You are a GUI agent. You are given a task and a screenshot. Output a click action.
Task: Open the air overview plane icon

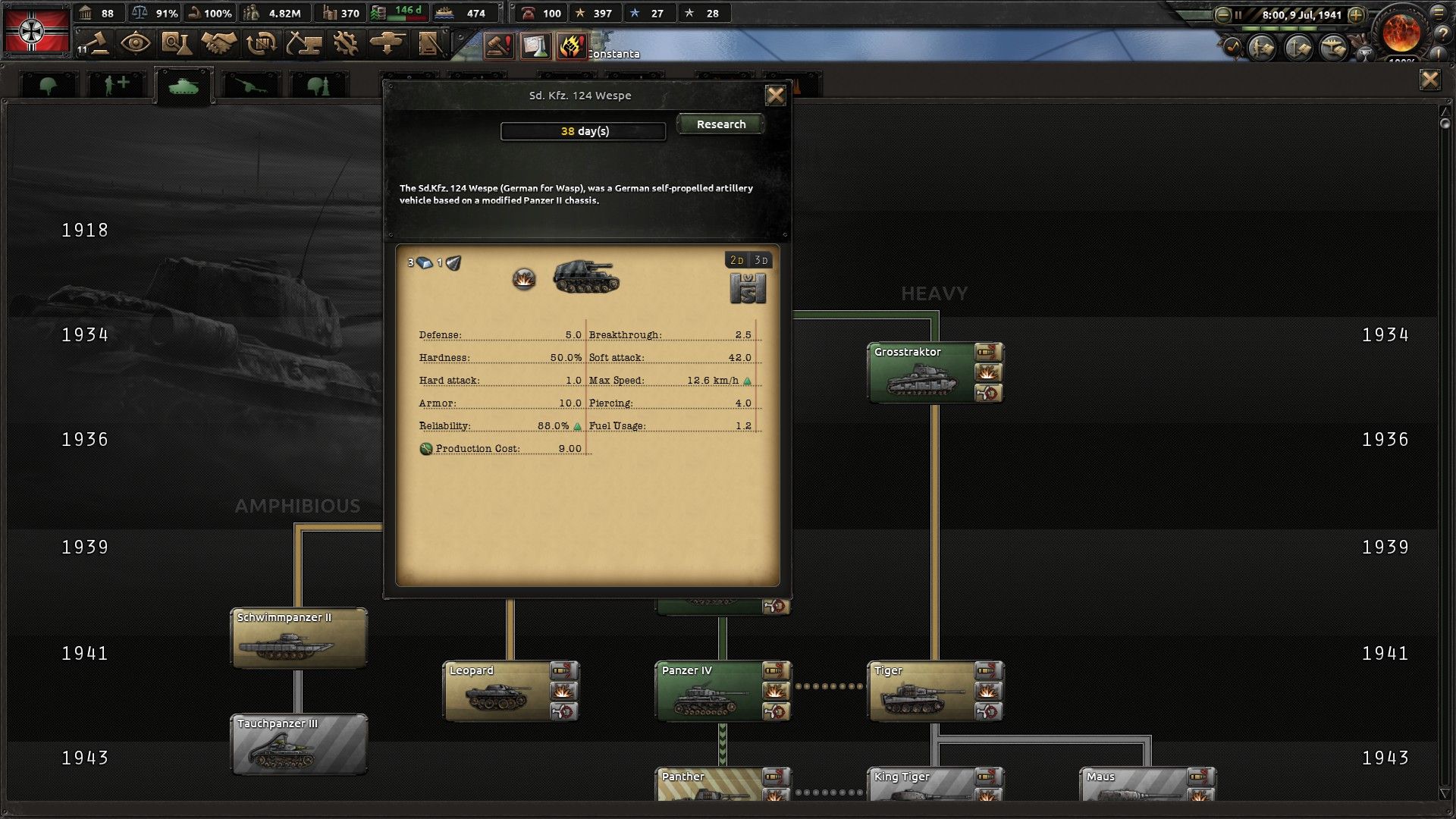tap(1332, 49)
